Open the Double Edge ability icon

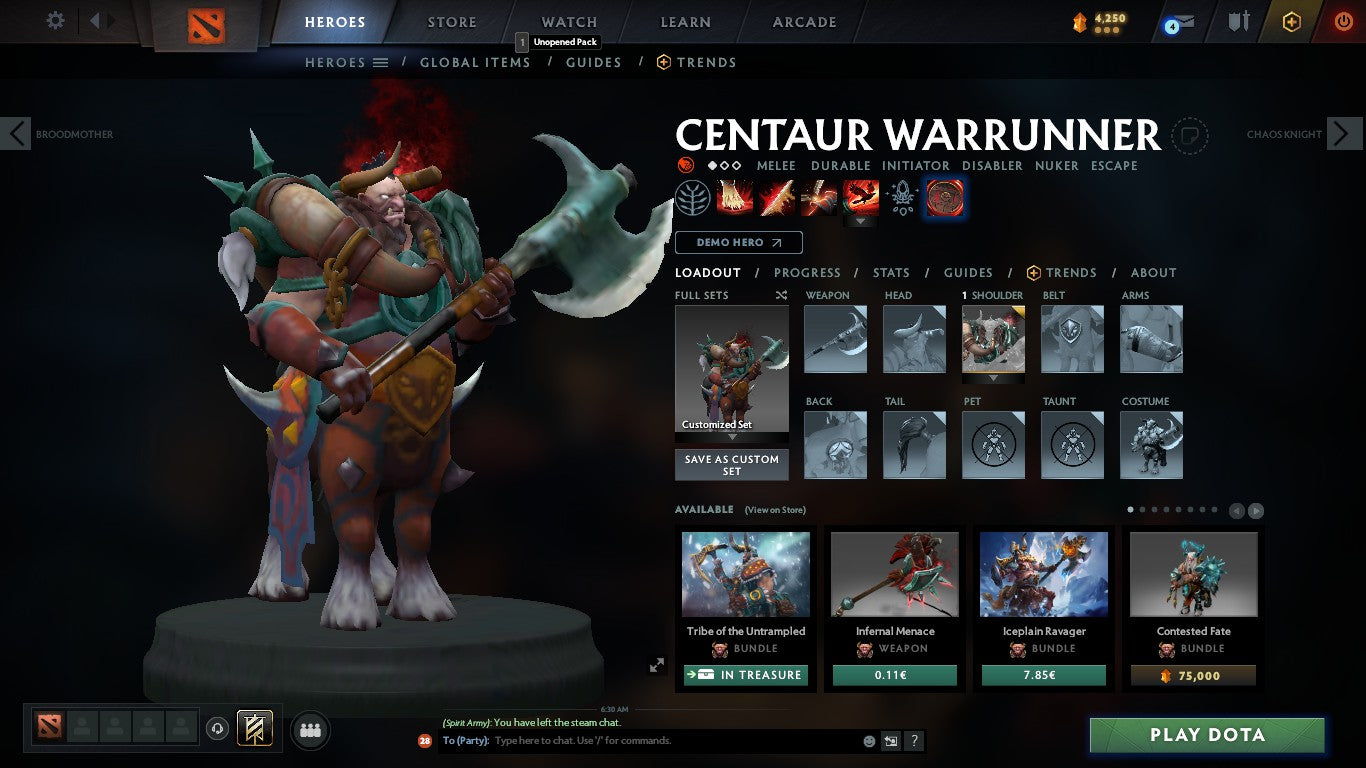click(777, 197)
